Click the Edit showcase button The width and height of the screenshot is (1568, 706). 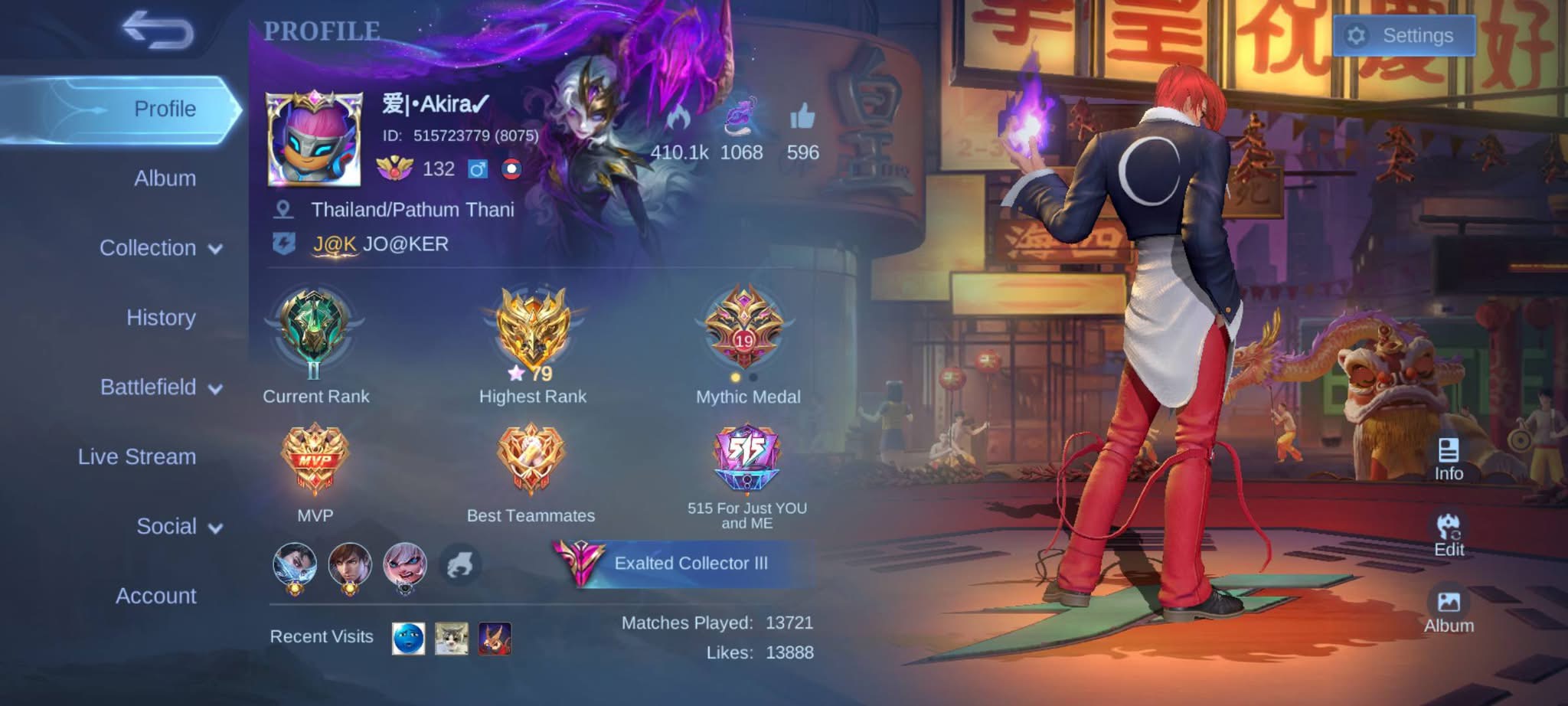(1449, 534)
